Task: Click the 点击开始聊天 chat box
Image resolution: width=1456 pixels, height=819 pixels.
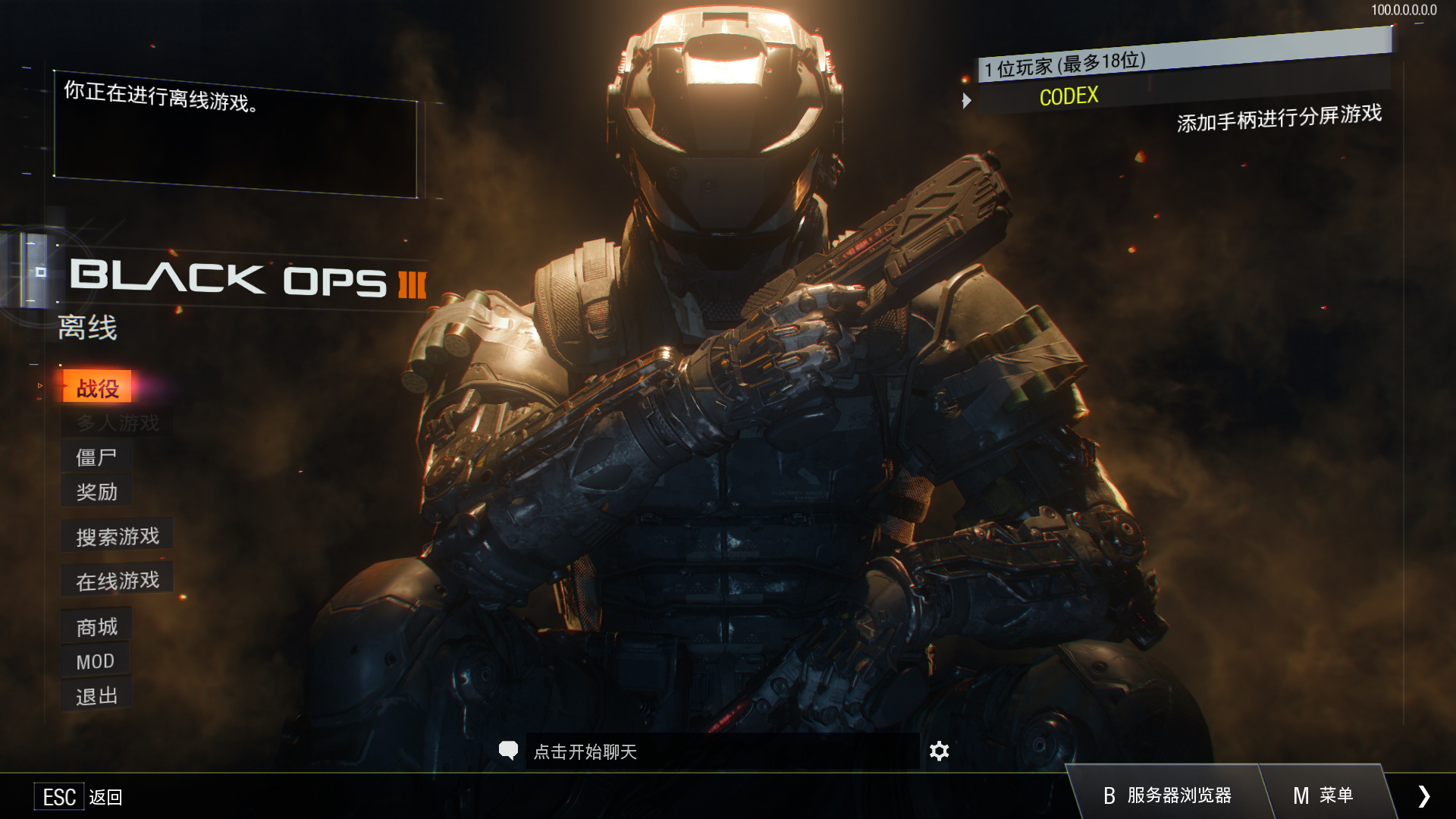Action: [720, 752]
